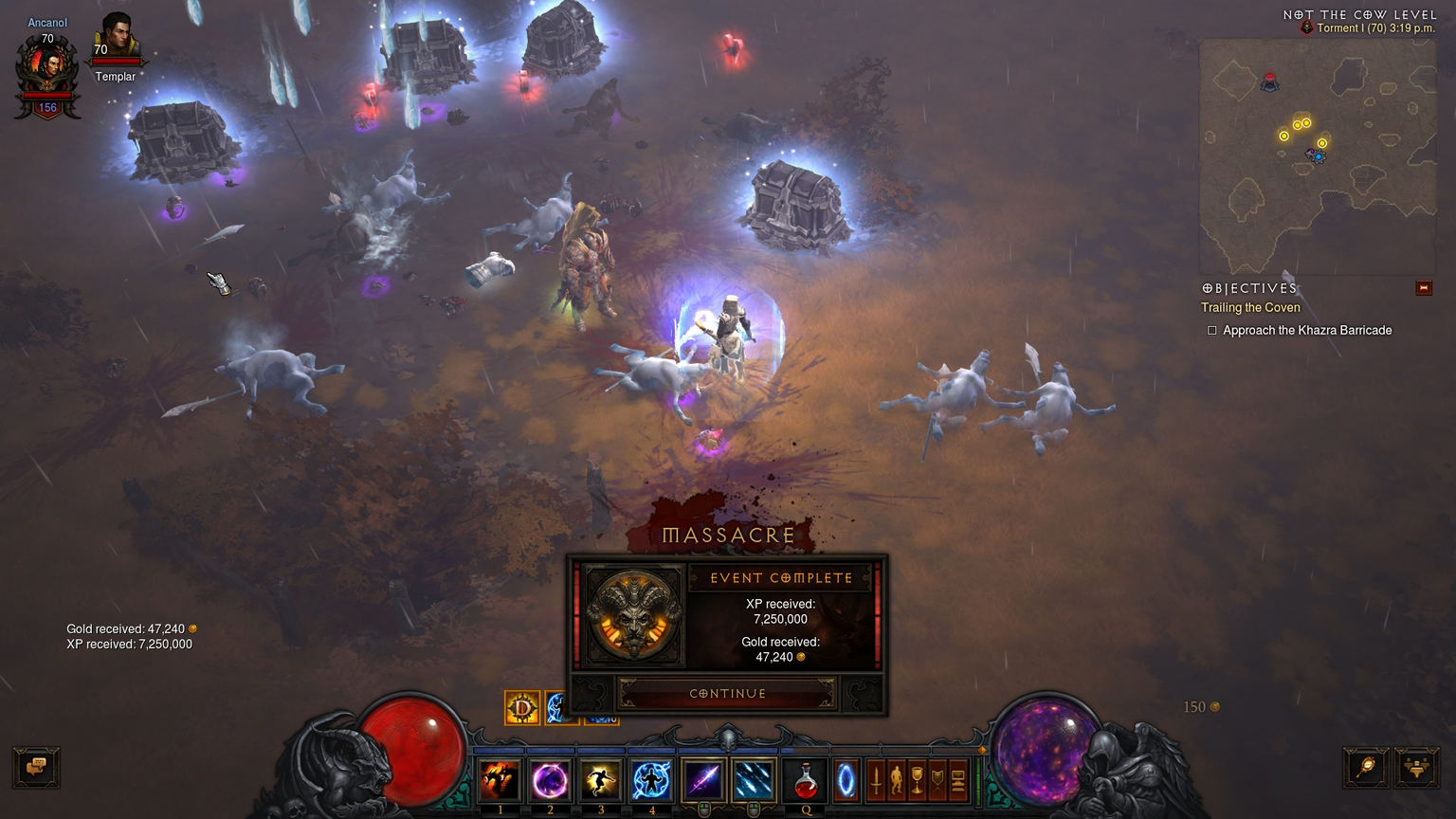Screen dimensions: 1456x819
Task: Select the blue ice shards mouse skill
Action: [x=754, y=780]
